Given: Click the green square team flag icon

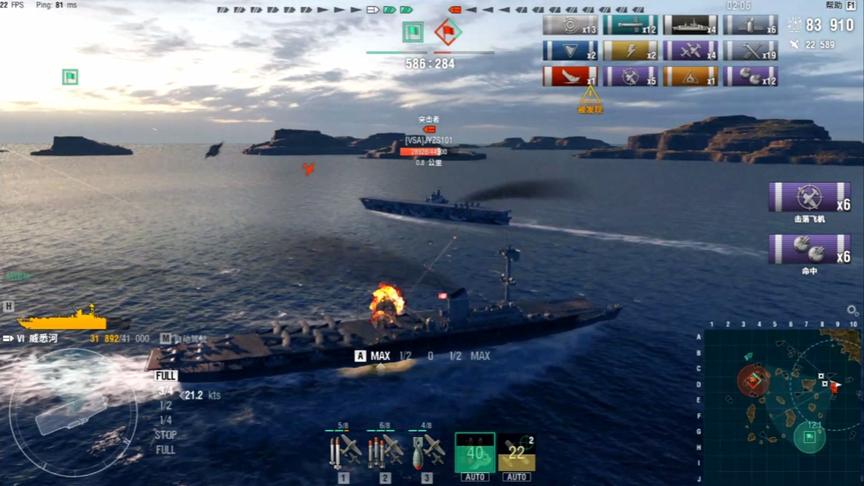Looking at the screenshot, I should pos(413,32).
